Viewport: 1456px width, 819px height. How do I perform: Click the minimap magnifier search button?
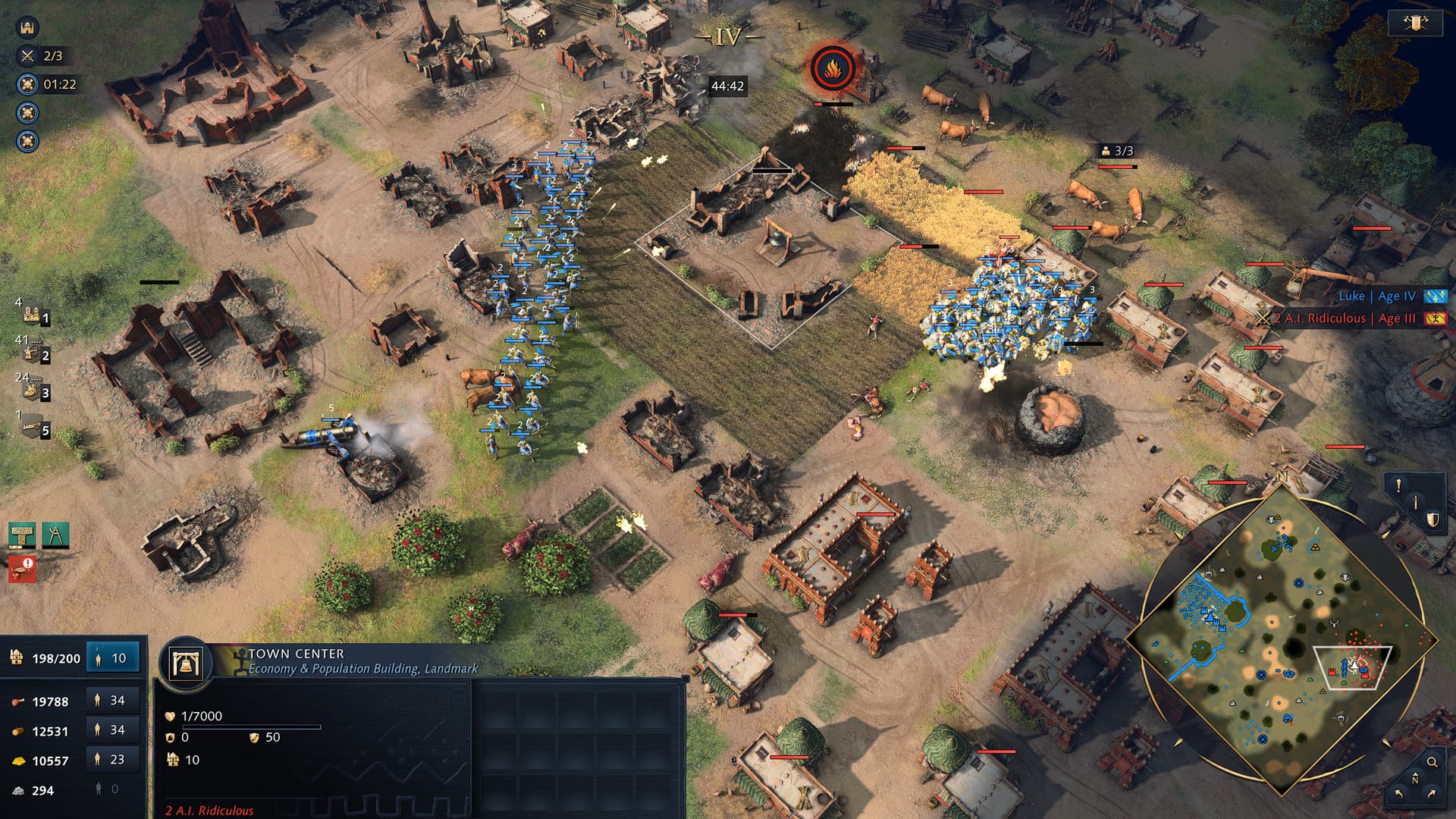[x=1432, y=762]
